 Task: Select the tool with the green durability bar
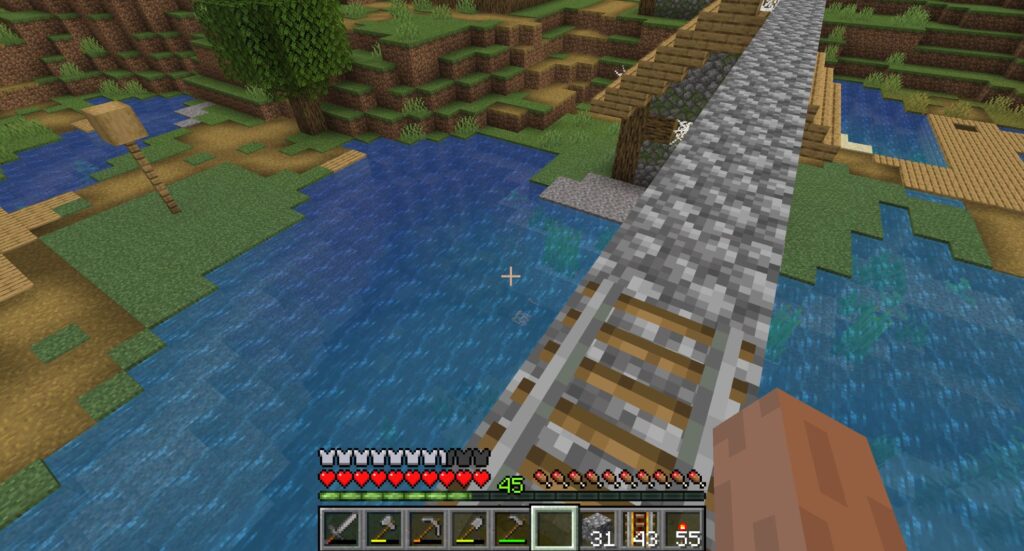(x=511, y=527)
